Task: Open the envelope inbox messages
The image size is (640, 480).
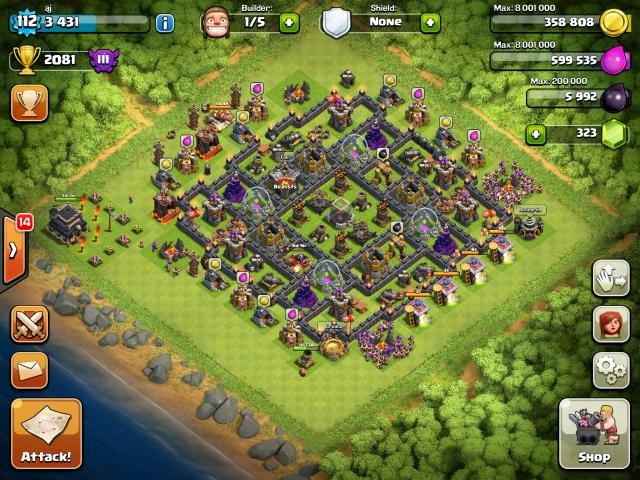Action: point(29,369)
